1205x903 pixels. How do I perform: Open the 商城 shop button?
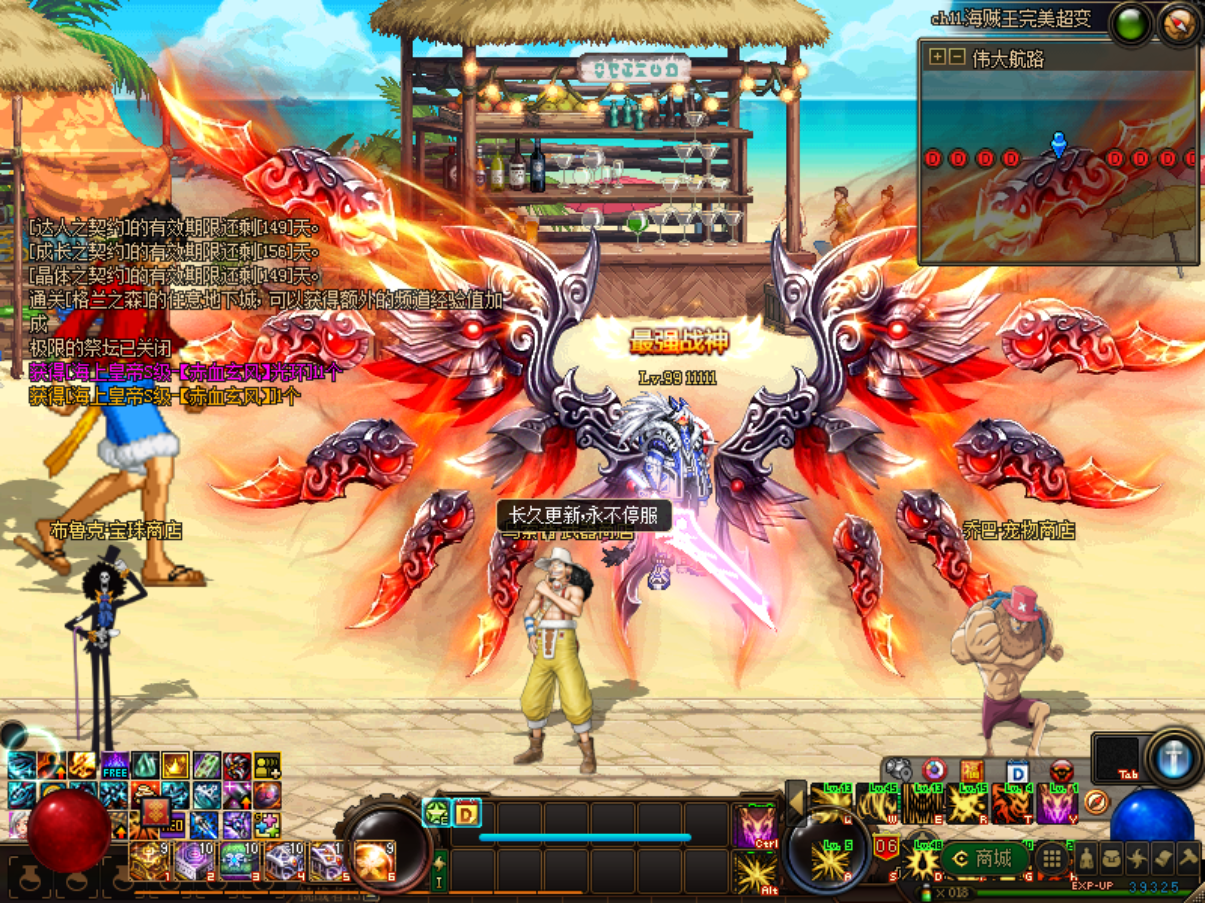coord(985,858)
